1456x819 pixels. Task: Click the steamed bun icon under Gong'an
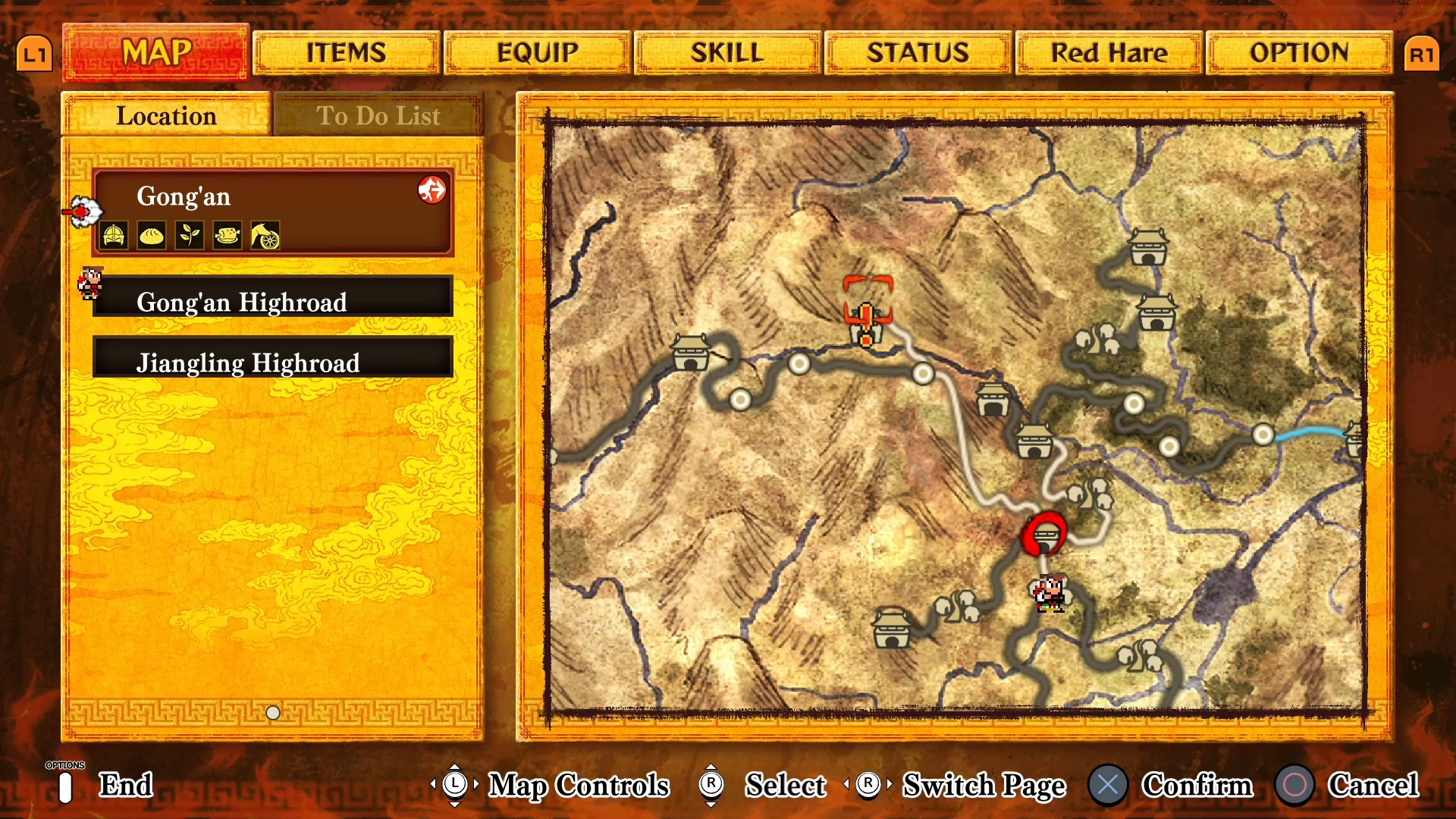tap(152, 236)
